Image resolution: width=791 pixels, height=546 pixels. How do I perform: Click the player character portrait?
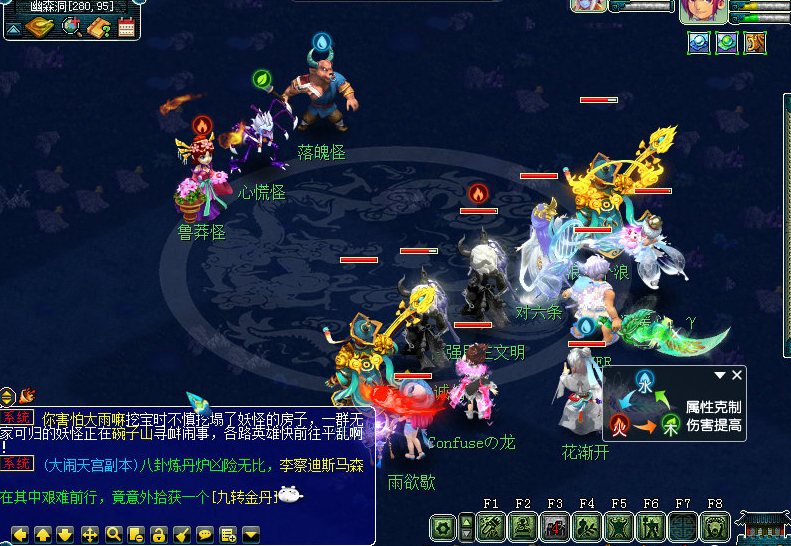coord(703,10)
